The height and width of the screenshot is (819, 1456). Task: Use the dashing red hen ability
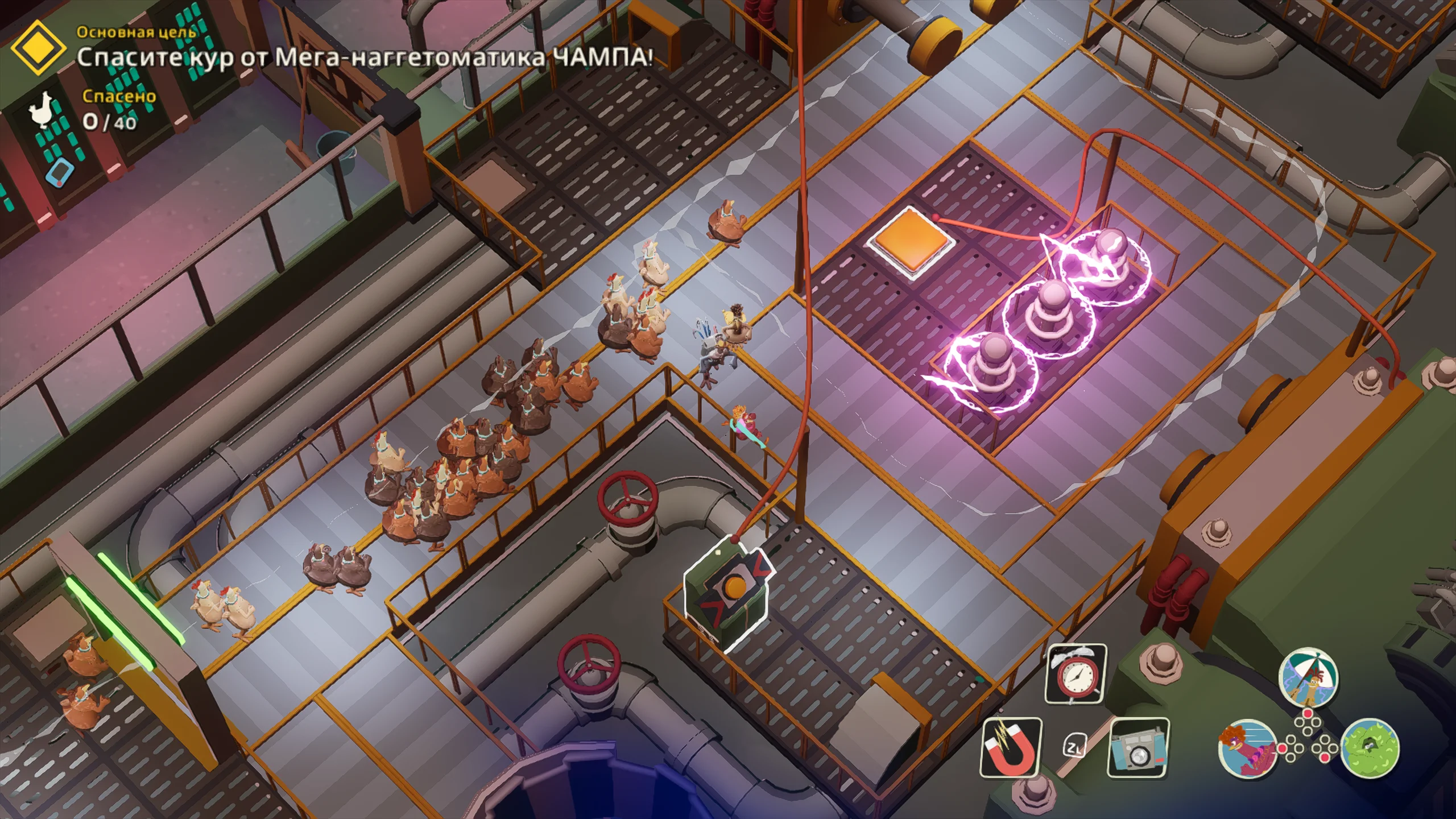(1247, 748)
